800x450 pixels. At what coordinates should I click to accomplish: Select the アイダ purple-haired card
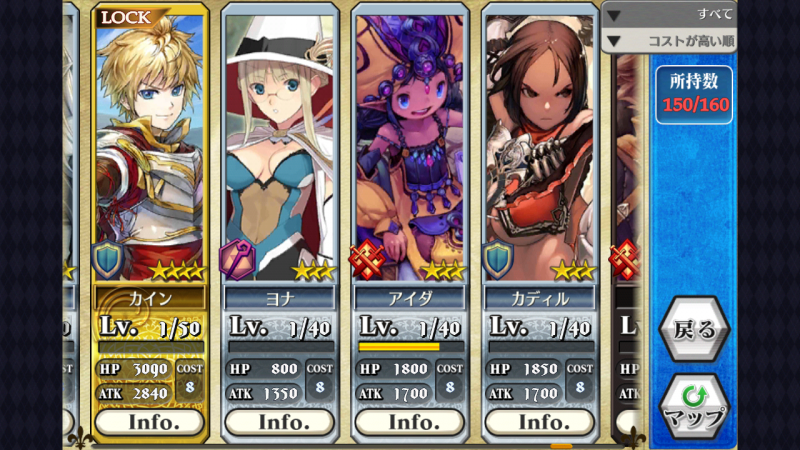click(x=410, y=150)
